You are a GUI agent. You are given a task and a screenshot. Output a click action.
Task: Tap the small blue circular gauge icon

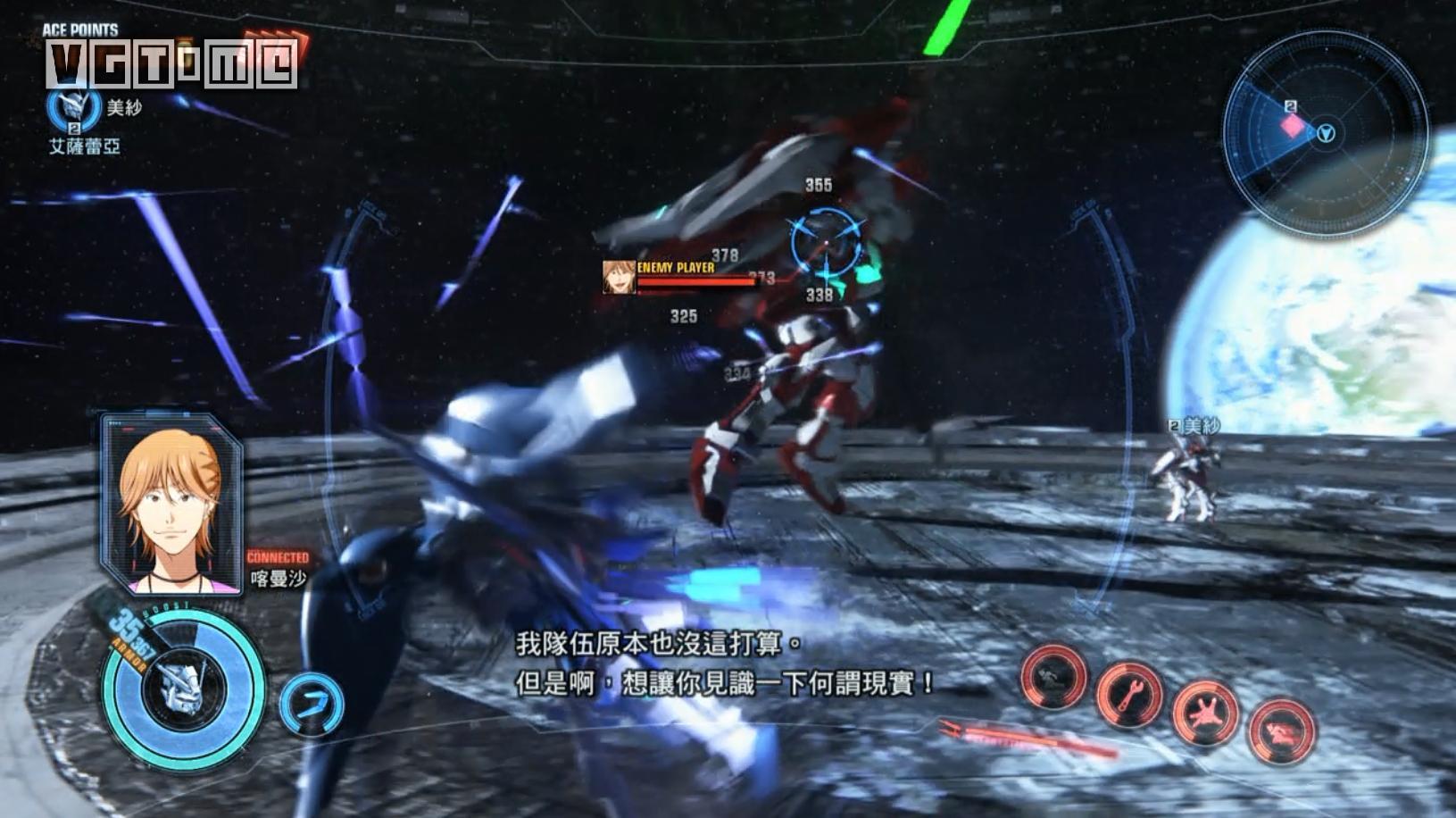pos(311,705)
